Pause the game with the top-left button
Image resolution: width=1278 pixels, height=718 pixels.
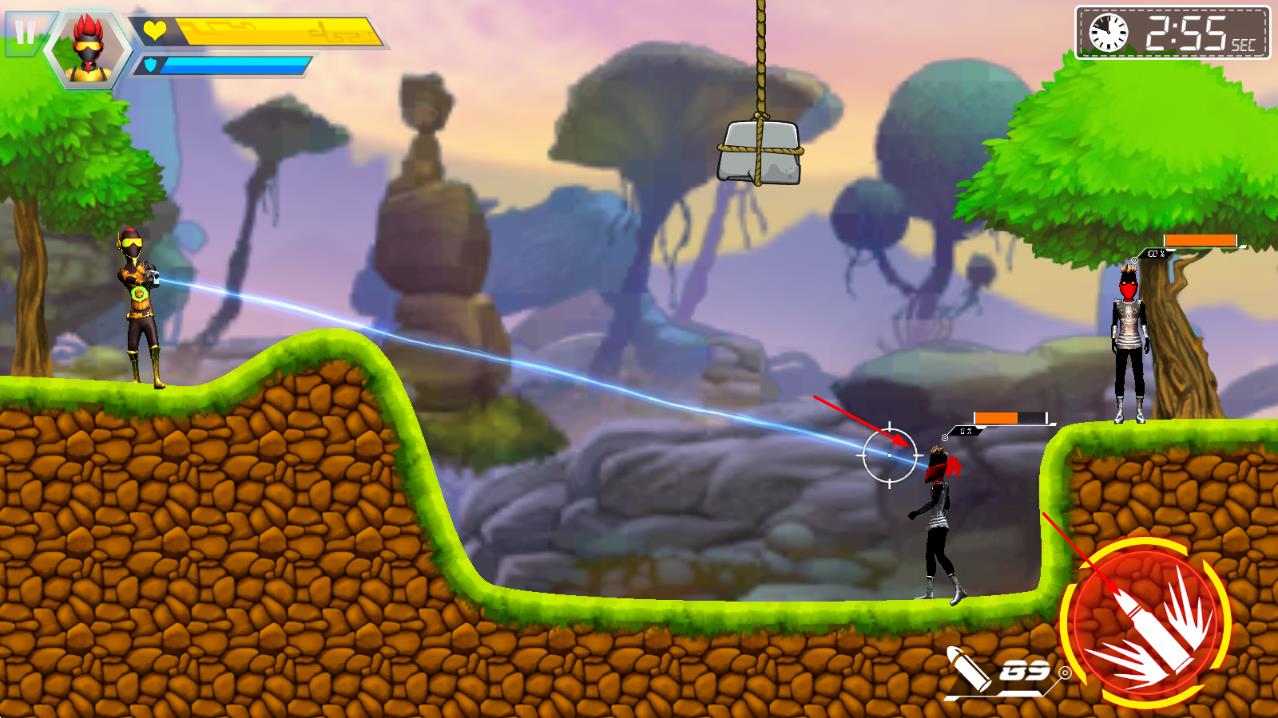[24, 33]
